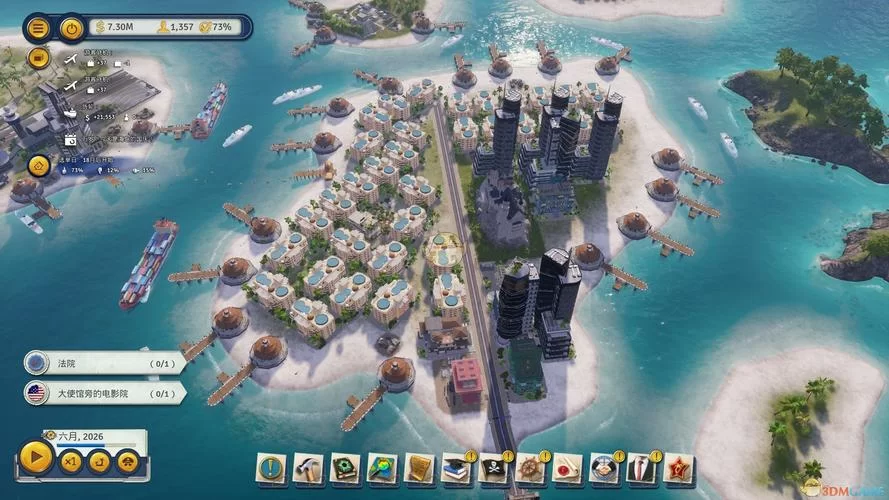Open the hamburger main menu
Viewport: 889px width, 500px height.
point(38,28)
